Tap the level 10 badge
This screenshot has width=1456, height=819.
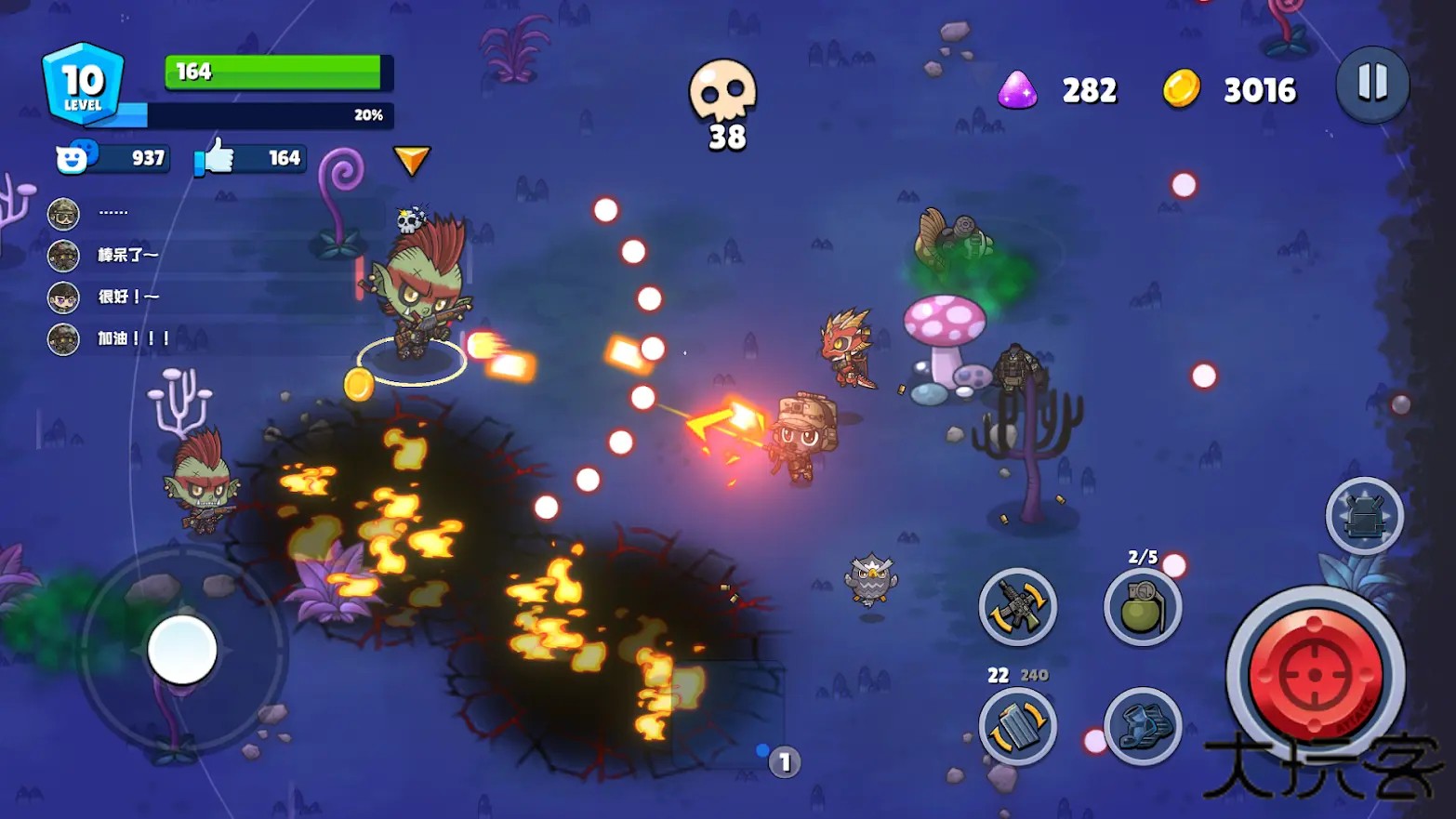pos(84,85)
